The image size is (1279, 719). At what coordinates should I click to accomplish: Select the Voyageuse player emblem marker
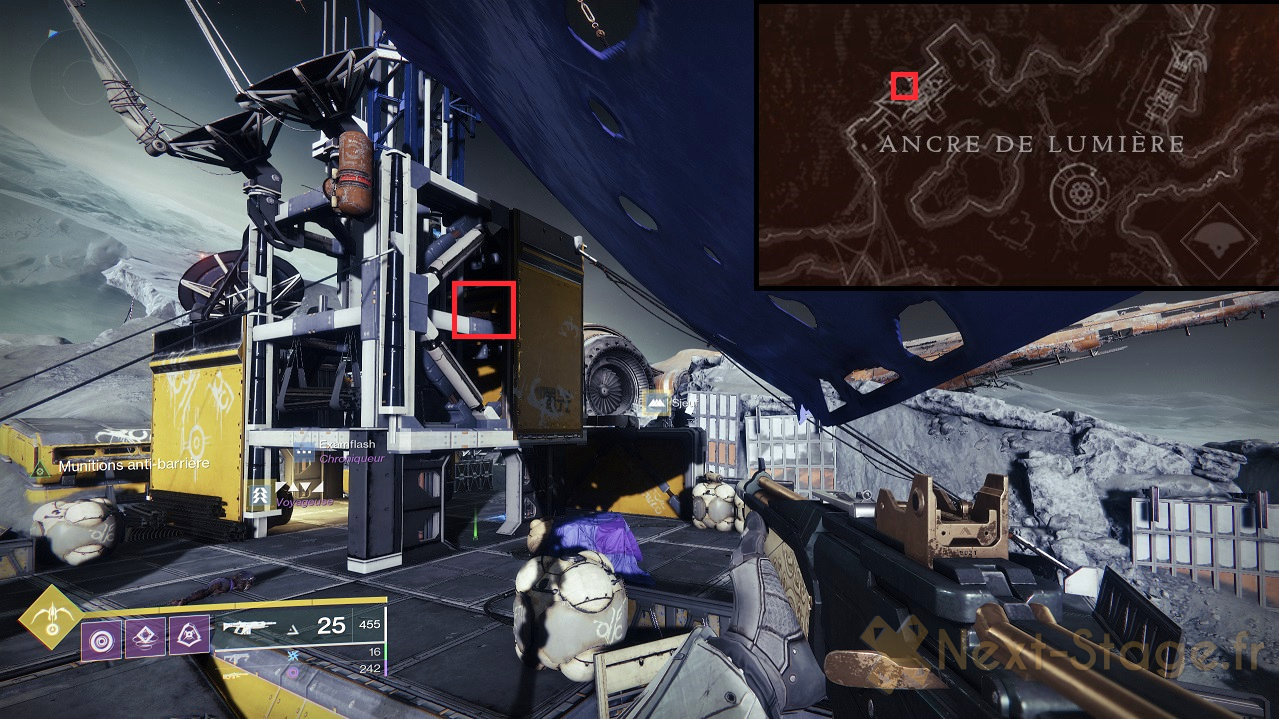[x=261, y=493]
